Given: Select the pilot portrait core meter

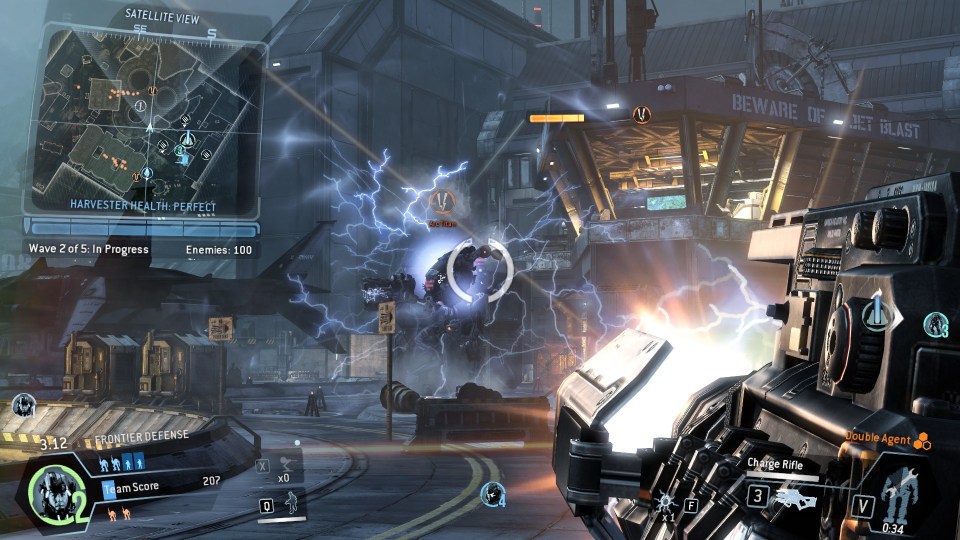Looking at the screenshot, I should click(x=50, y=490).
